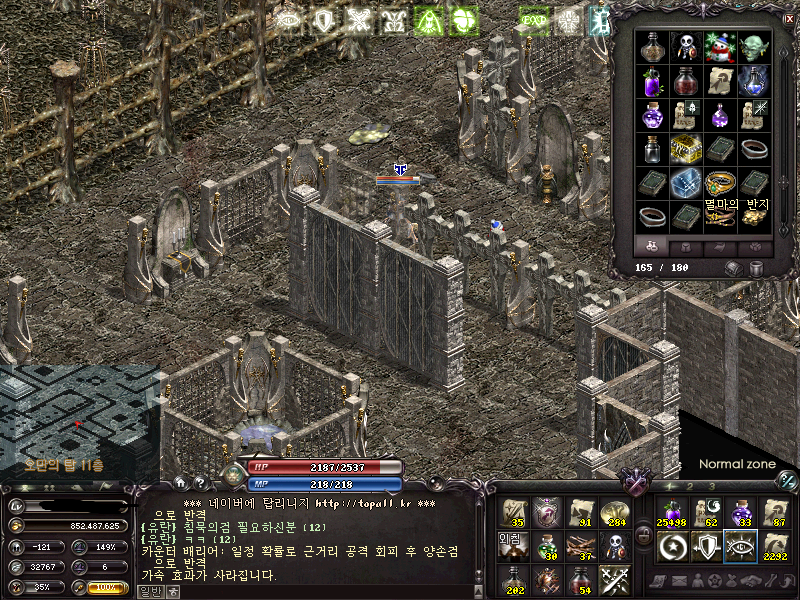Click the trash can button in inventory
Screen dimensions: 800x600
pyautogui.click(x=757, y=268)
